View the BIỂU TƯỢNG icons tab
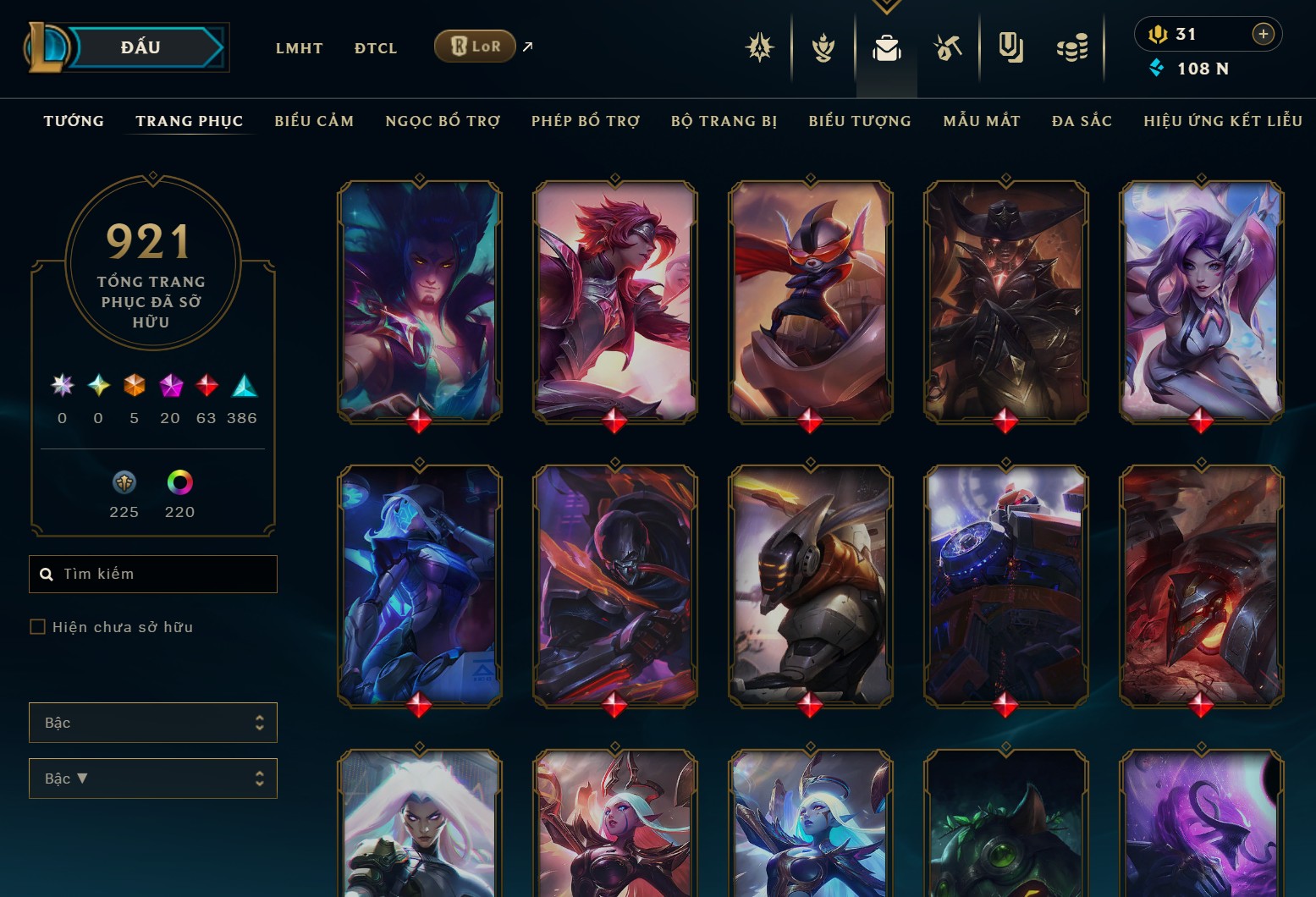 [860, 121]
